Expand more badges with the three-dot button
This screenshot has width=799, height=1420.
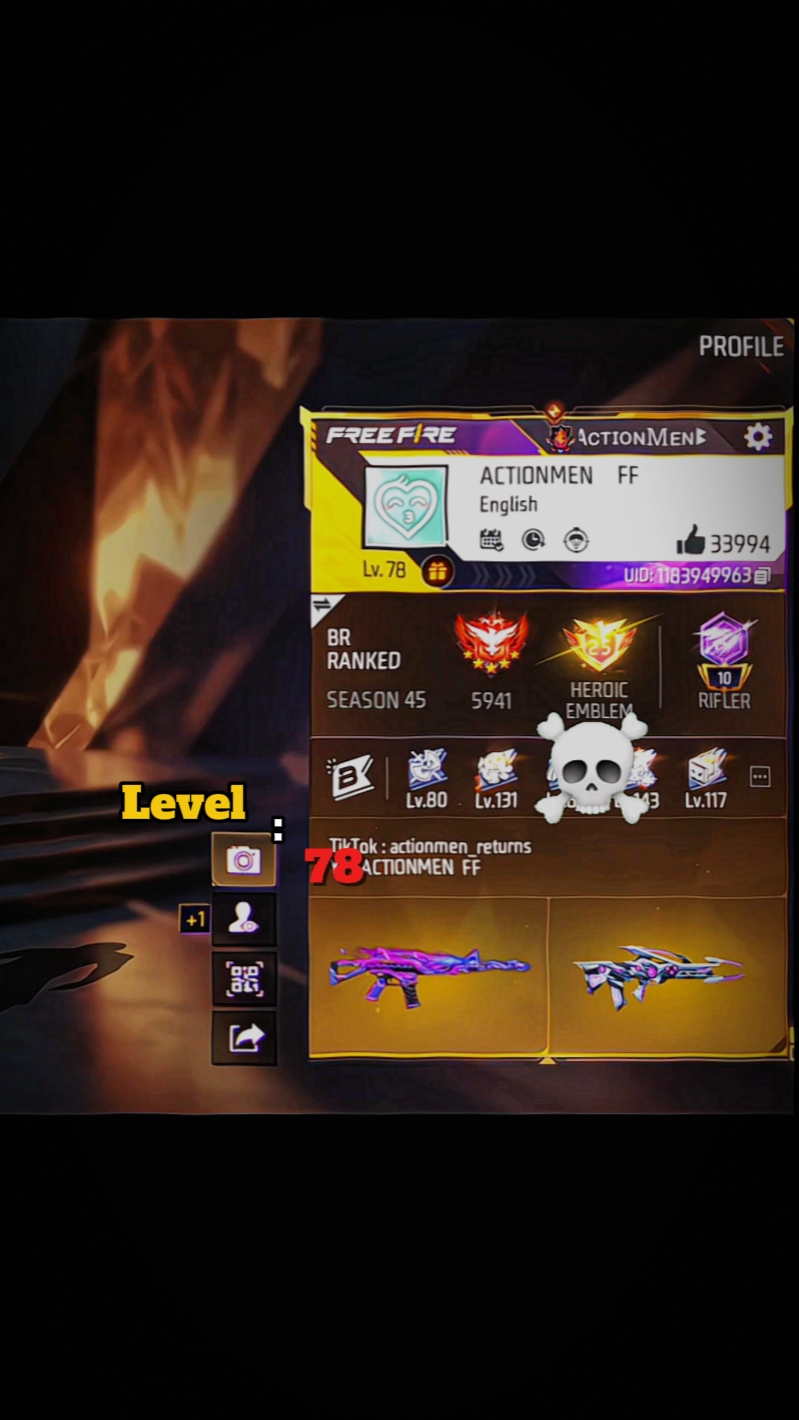click(760, 777)
